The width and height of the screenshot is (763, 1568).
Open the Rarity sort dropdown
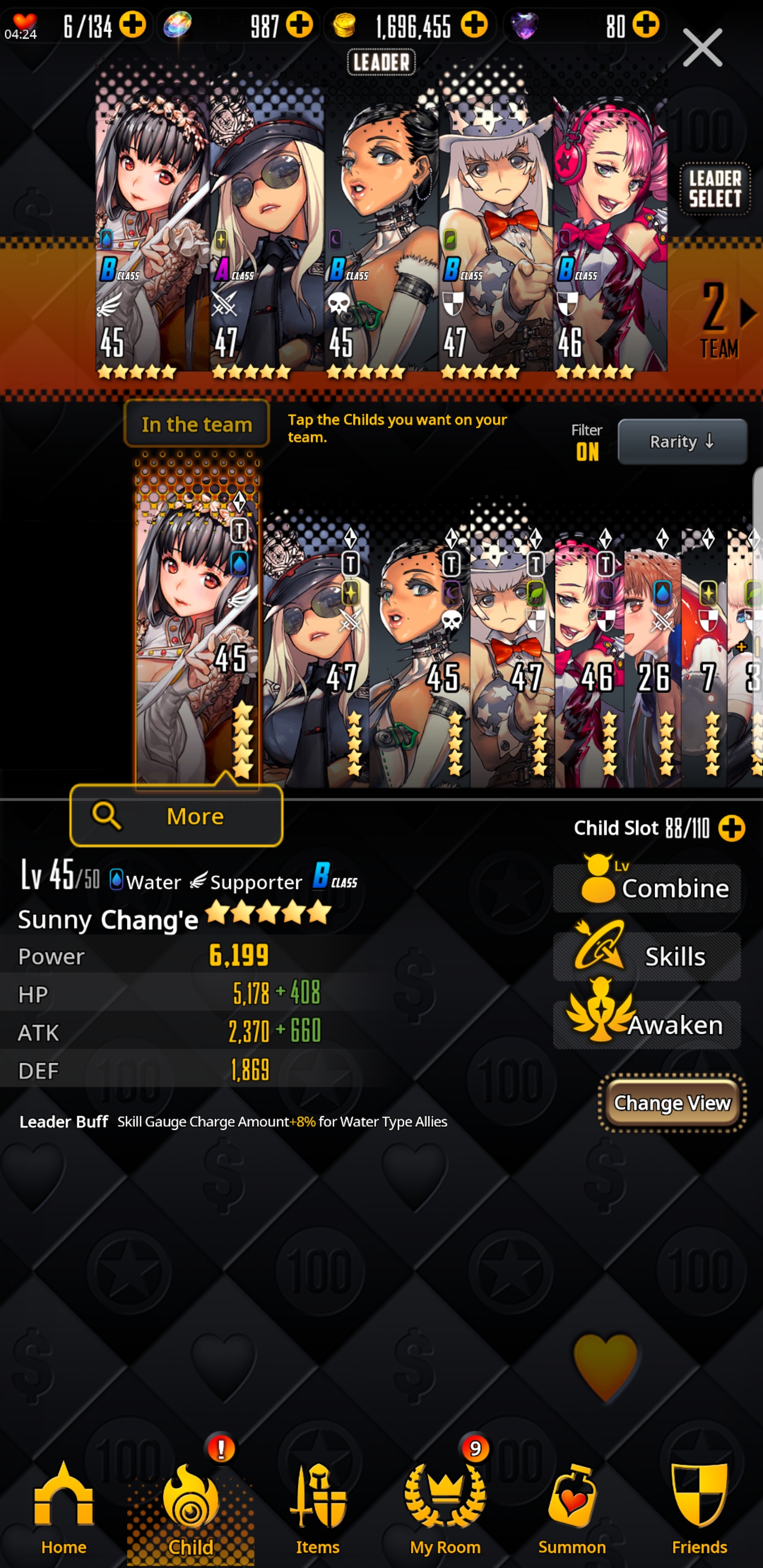pos(682,441)
